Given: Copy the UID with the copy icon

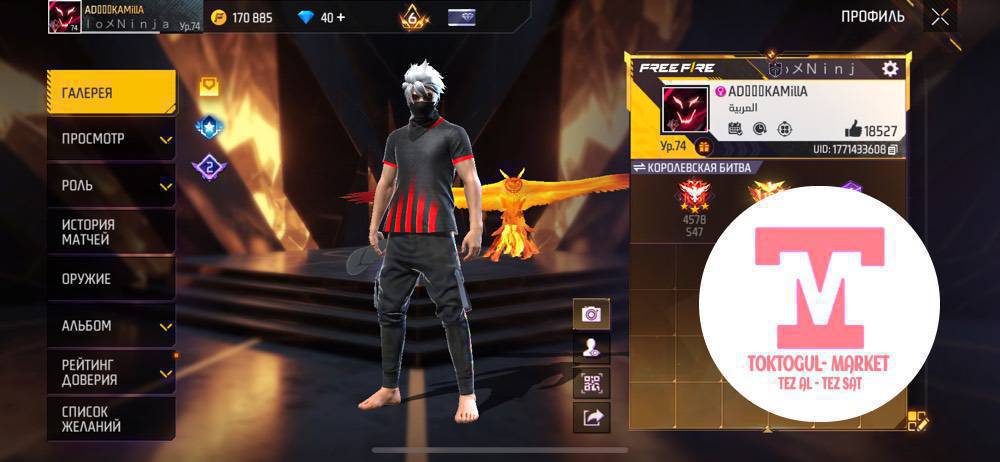Looking at the screenshot, I should 893,149.
